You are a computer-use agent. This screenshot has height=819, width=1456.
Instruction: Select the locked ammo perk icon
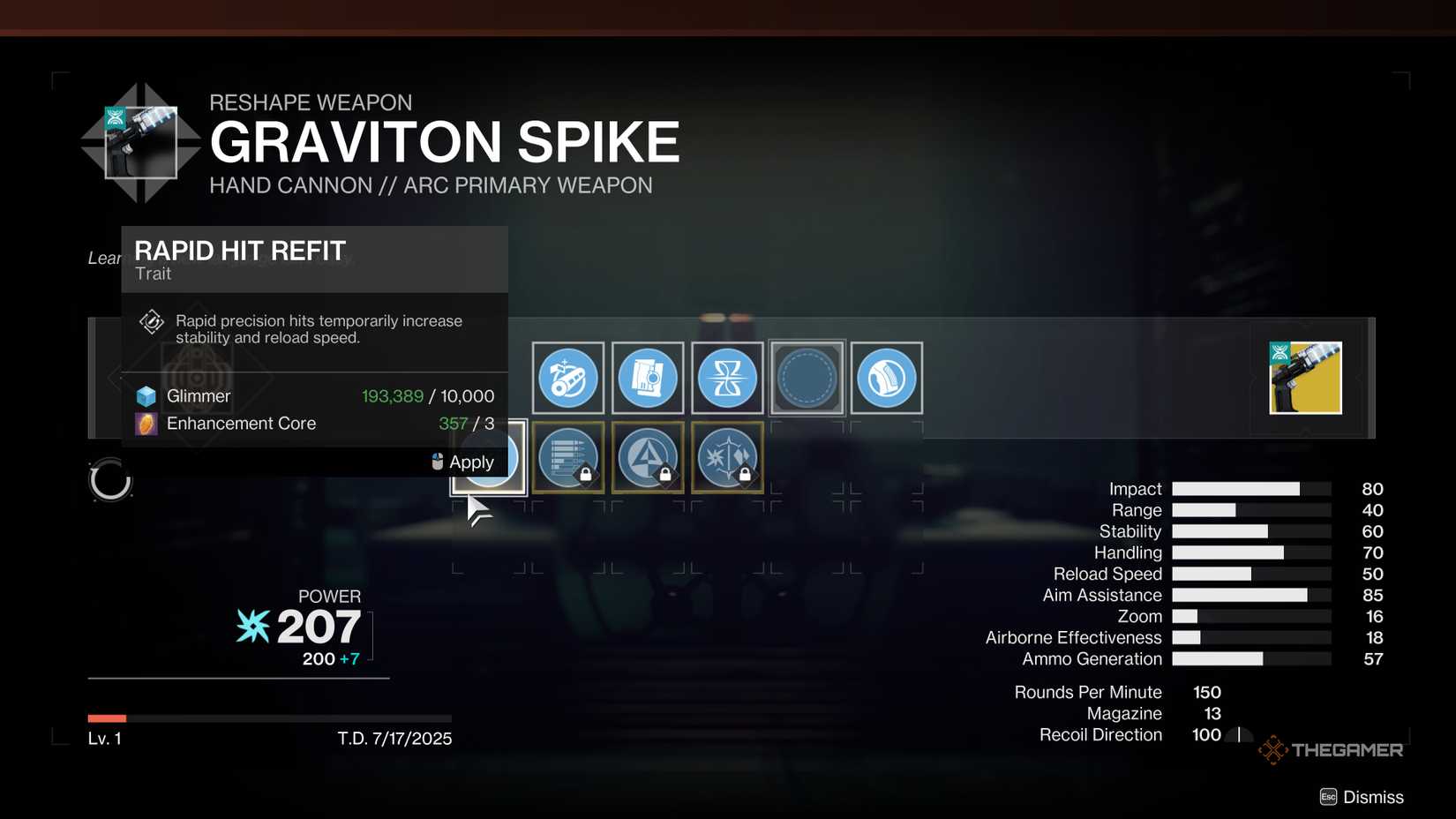click(569, 457)
